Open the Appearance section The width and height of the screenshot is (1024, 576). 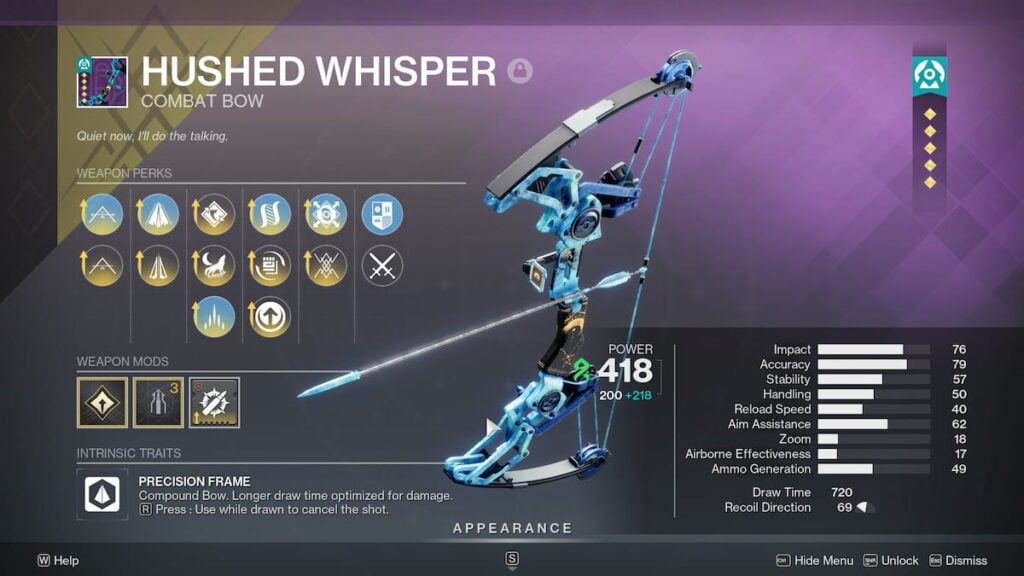coord(512,528)
